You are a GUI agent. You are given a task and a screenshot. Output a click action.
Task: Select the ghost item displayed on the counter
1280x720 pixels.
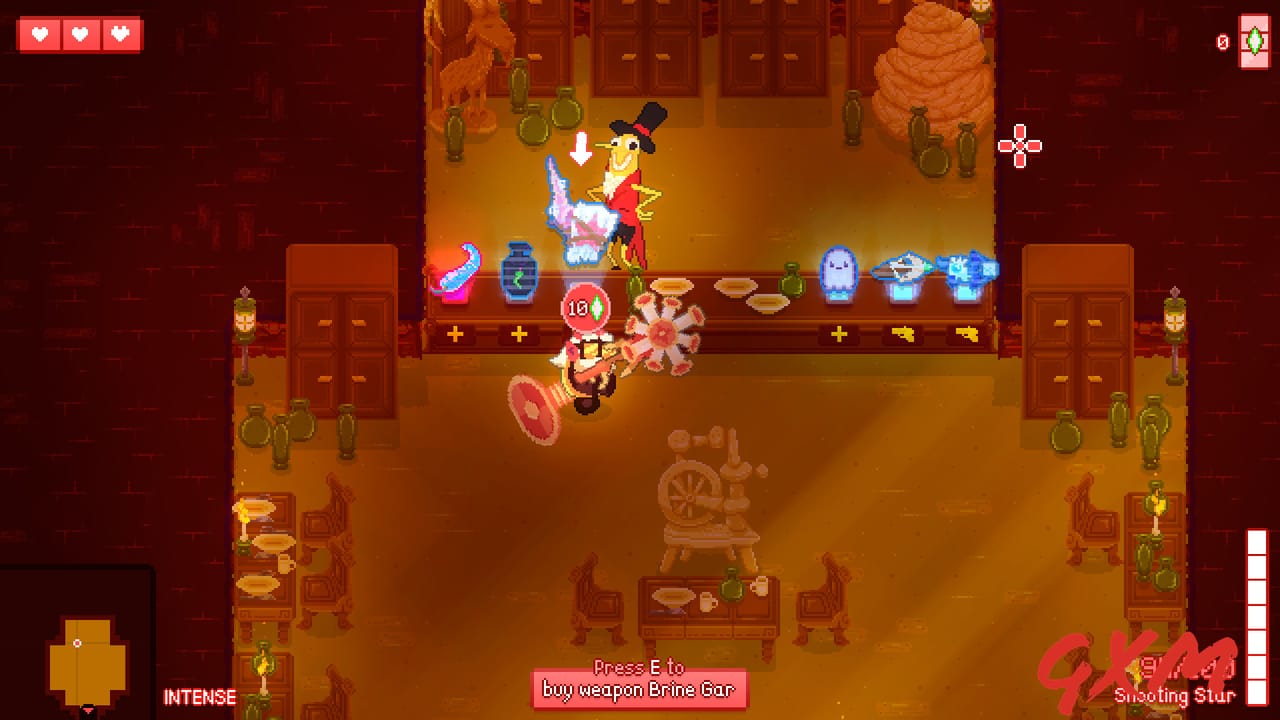(x=838, y=268)
